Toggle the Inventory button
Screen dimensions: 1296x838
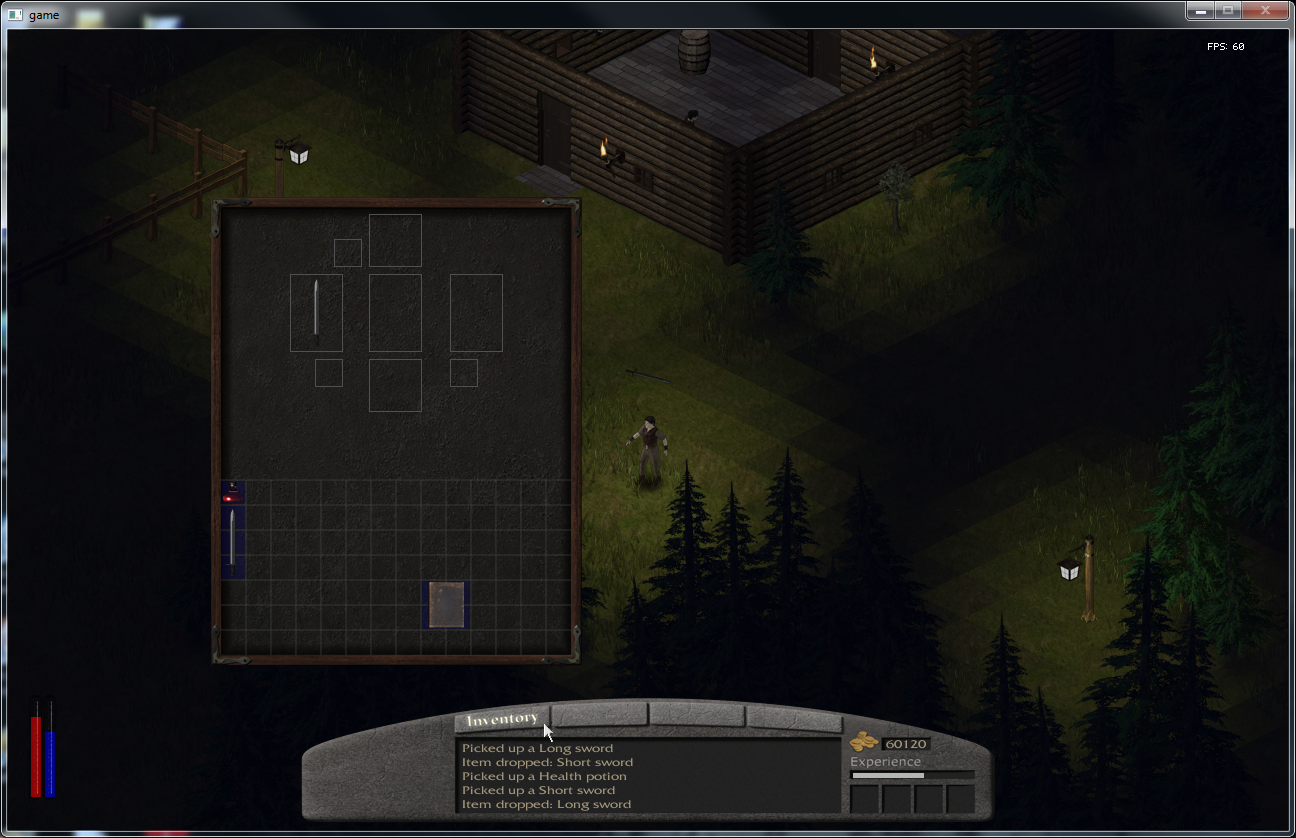[502, 719]
